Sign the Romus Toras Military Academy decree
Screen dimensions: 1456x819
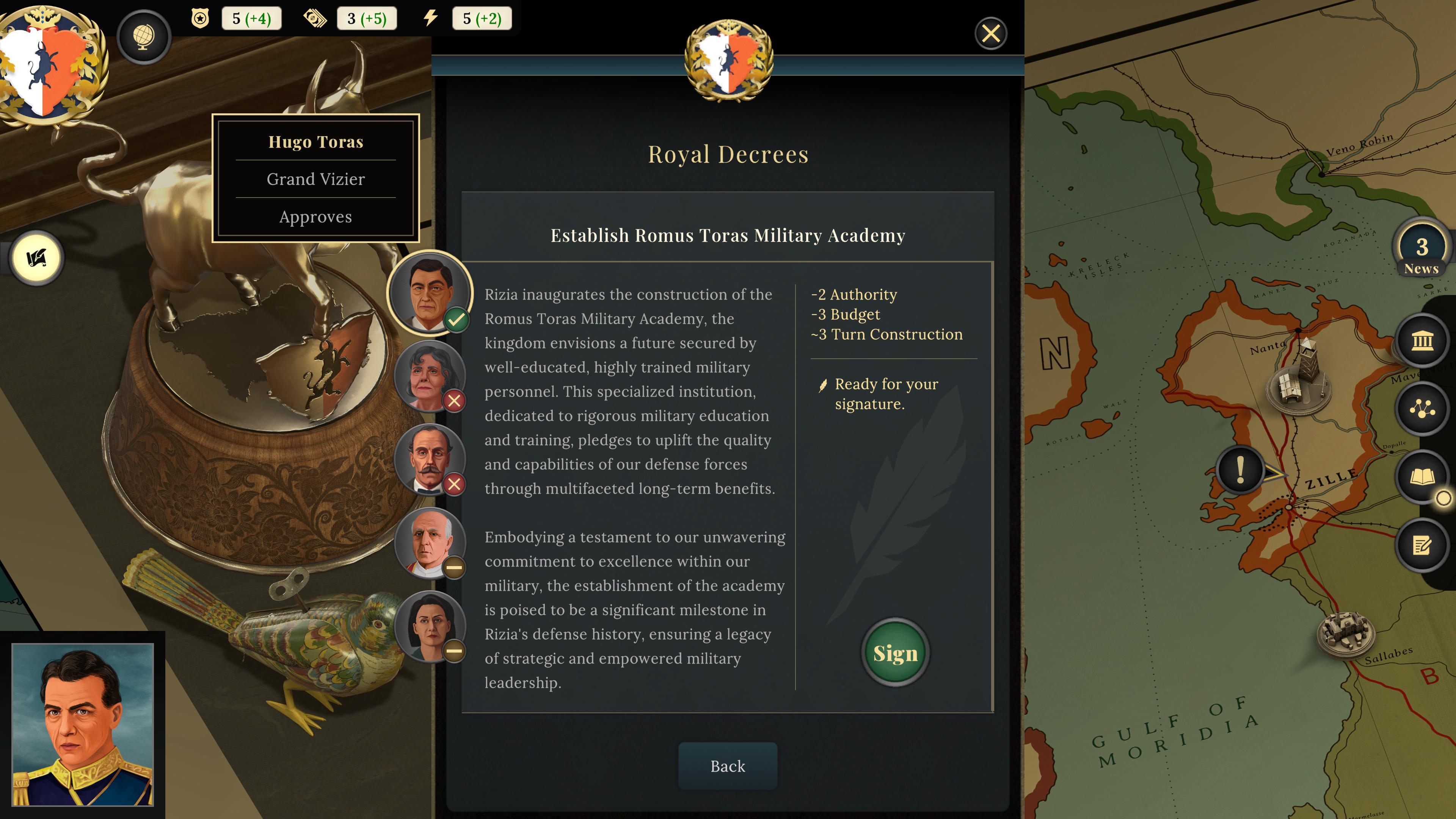coord(895,653)
